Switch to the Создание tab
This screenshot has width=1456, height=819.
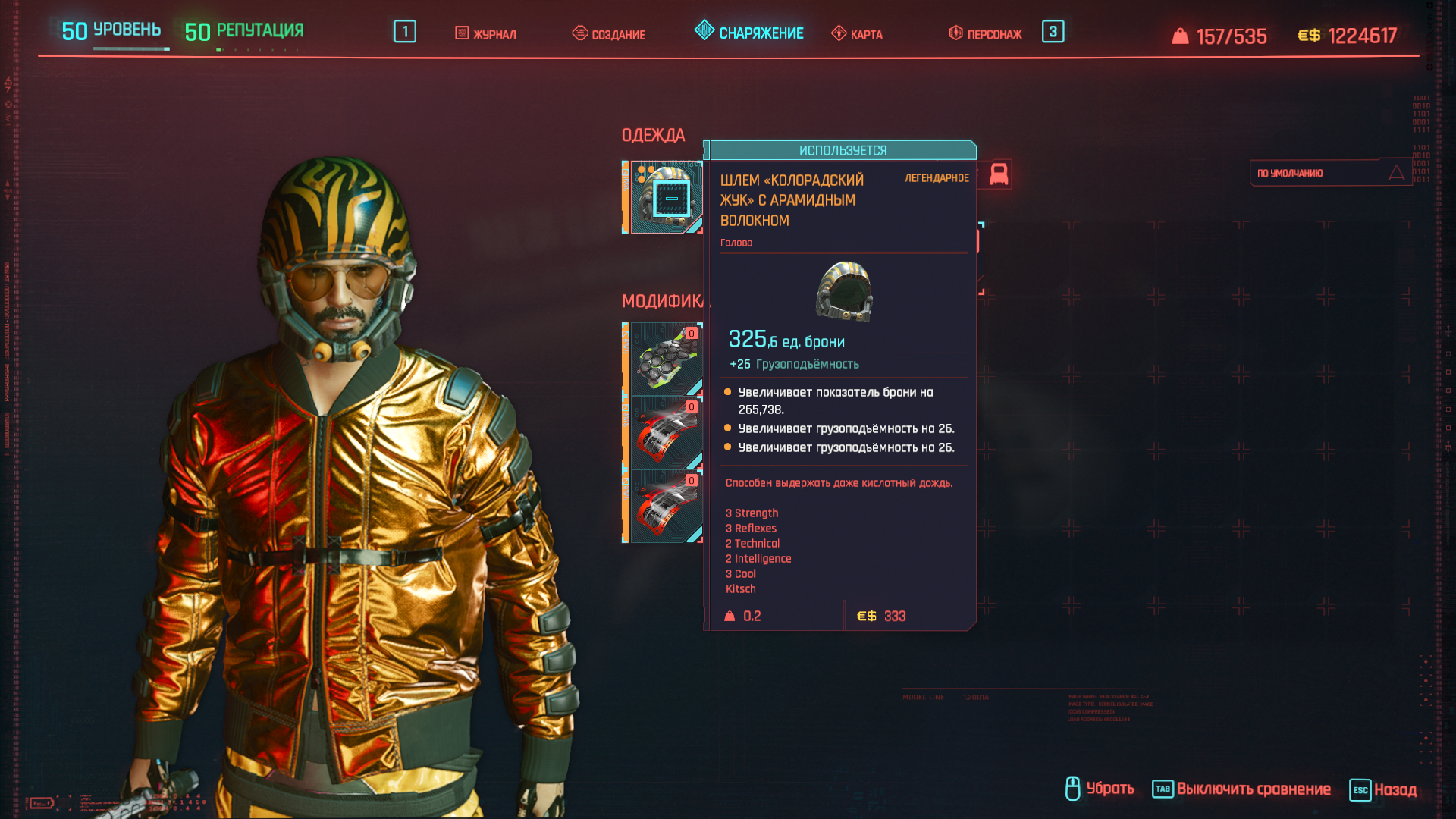point(609,34)
